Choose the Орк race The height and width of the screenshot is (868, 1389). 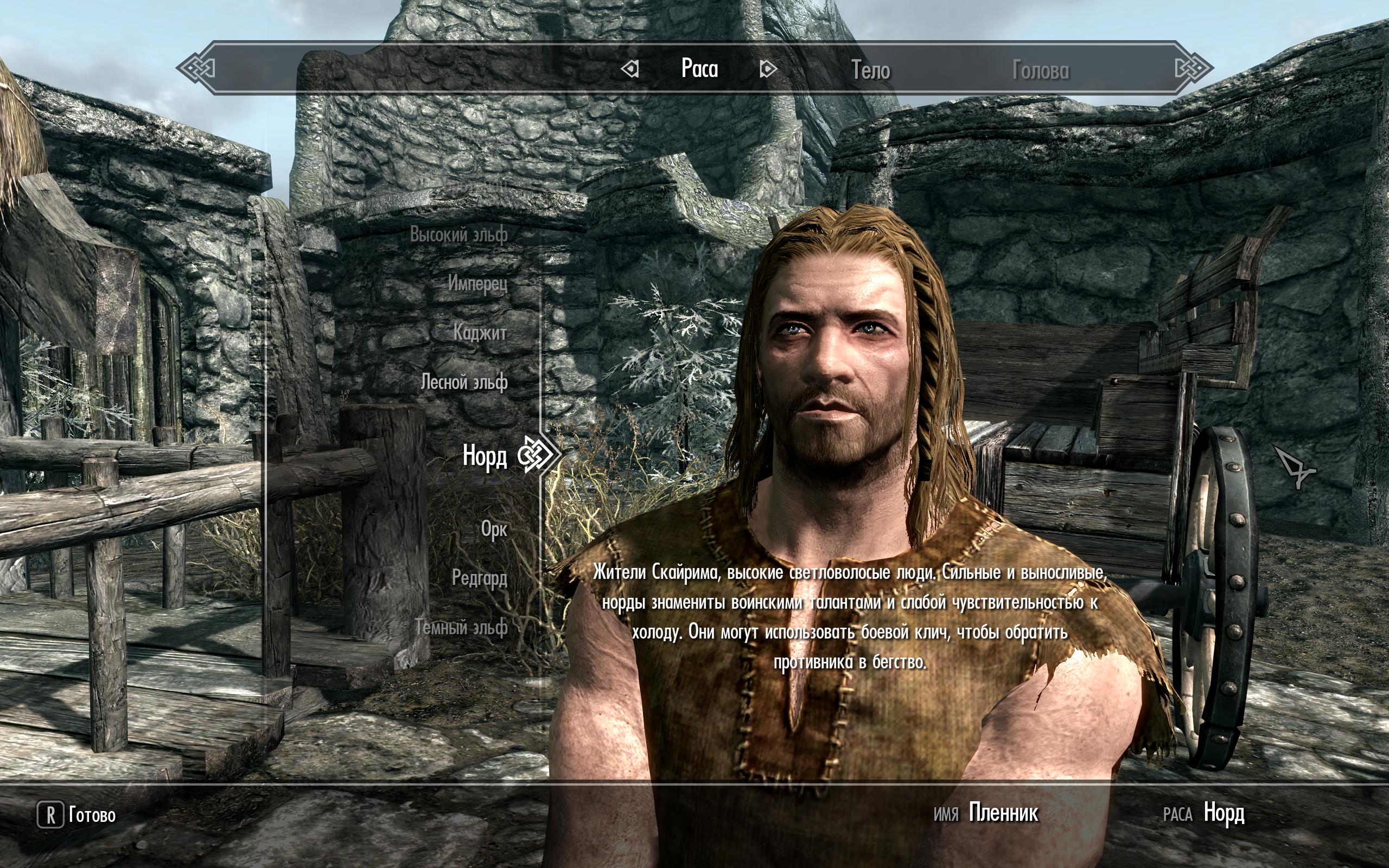pyautogui.click(x=494, y=529)
